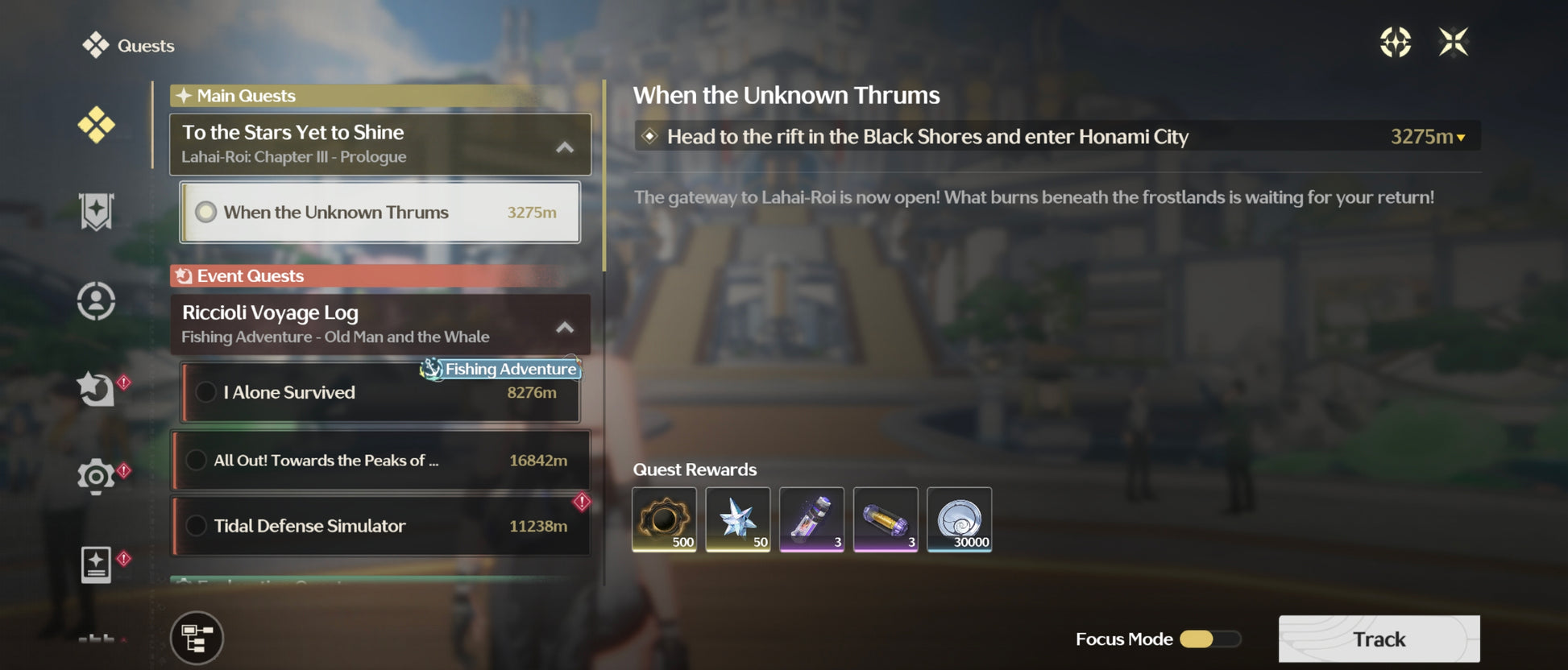Switch to the star document quest tab
This screenshot has height=670, width=1568.
point(96,564)
